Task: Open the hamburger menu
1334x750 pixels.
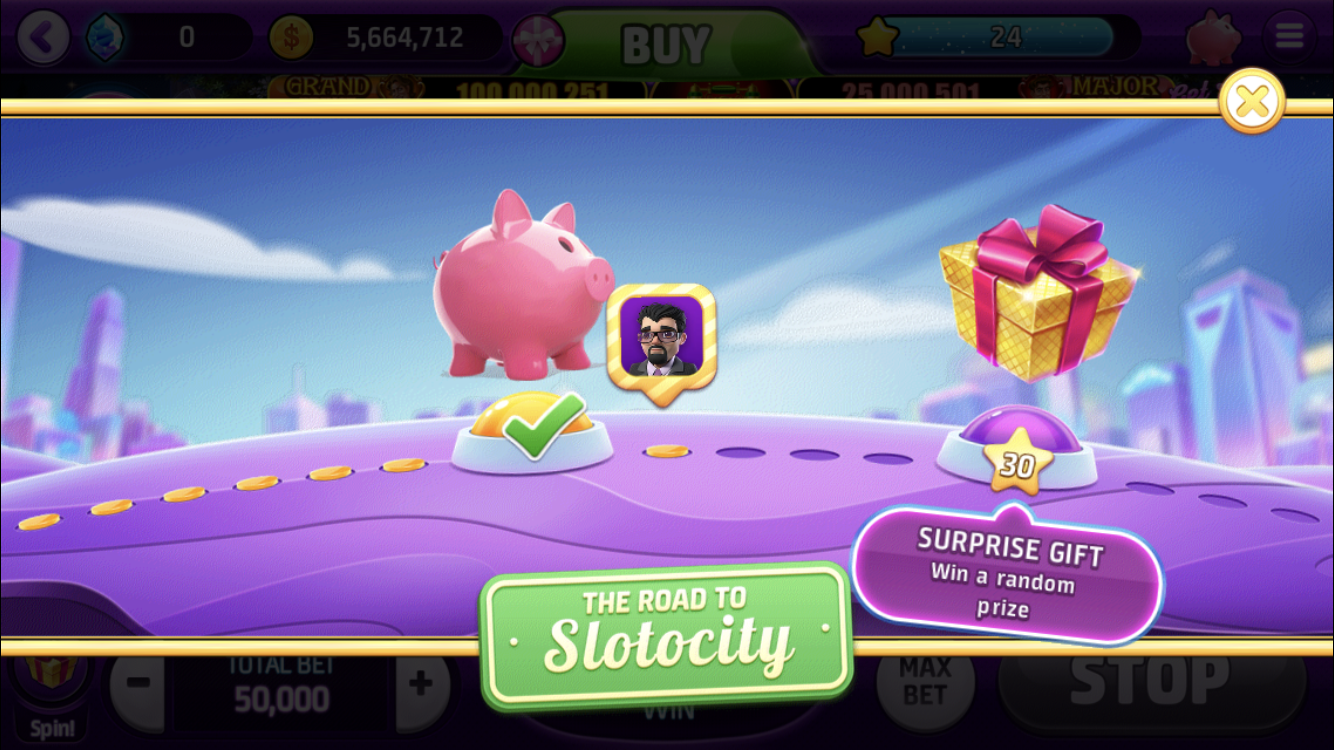Action: pyautogui.click(x=1288, y=35)
